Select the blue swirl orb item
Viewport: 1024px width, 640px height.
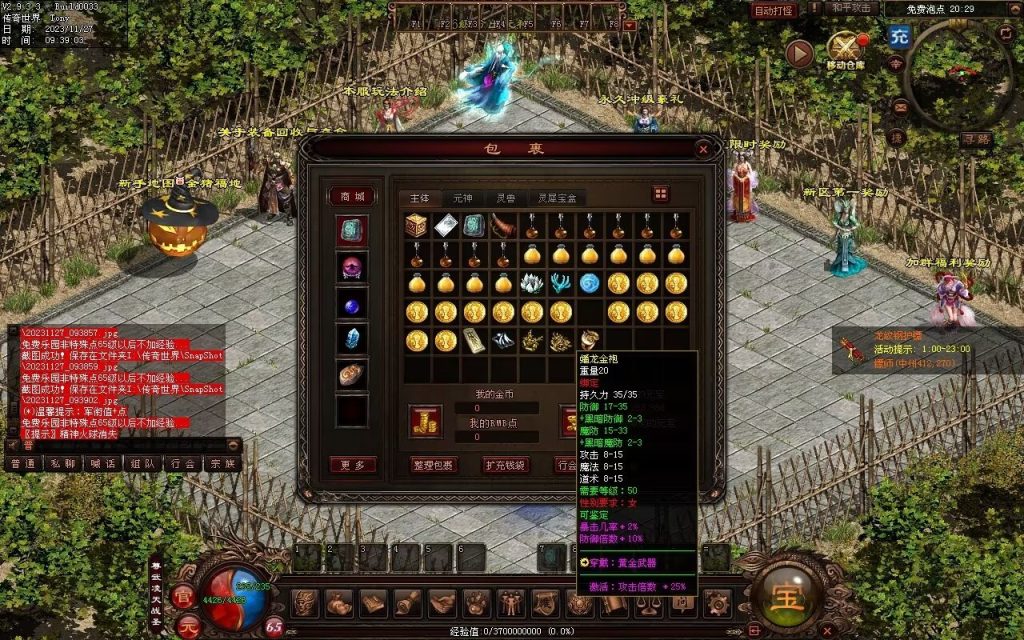[589, 283]
